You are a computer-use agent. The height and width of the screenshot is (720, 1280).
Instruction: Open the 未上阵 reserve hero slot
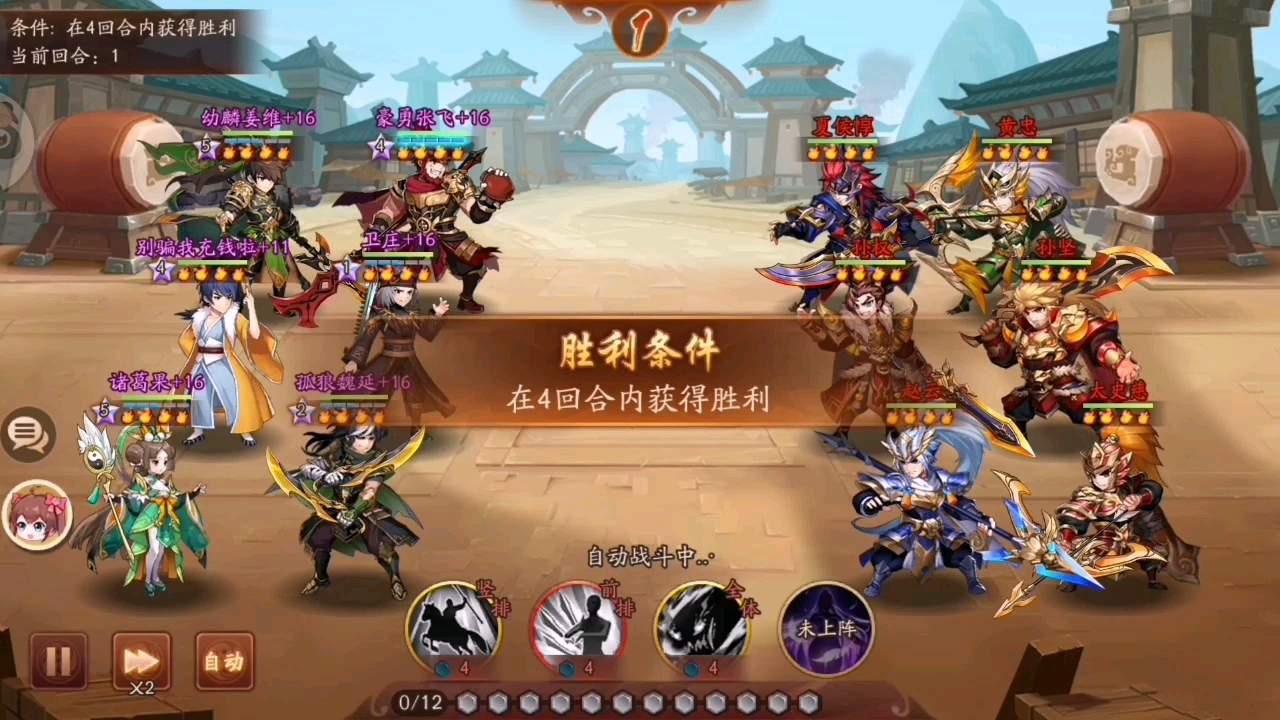pyautogui.click(x=827, y=625)
